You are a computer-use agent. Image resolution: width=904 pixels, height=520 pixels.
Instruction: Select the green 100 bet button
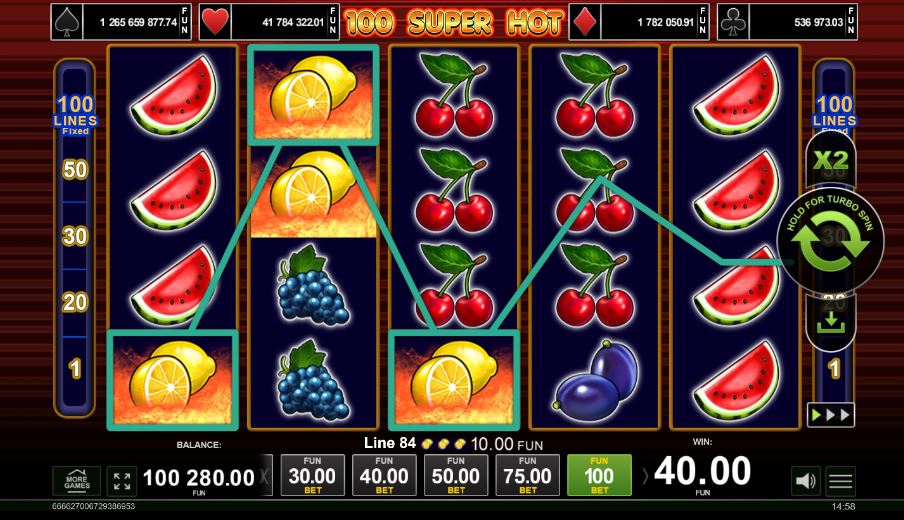coord(599,476)
